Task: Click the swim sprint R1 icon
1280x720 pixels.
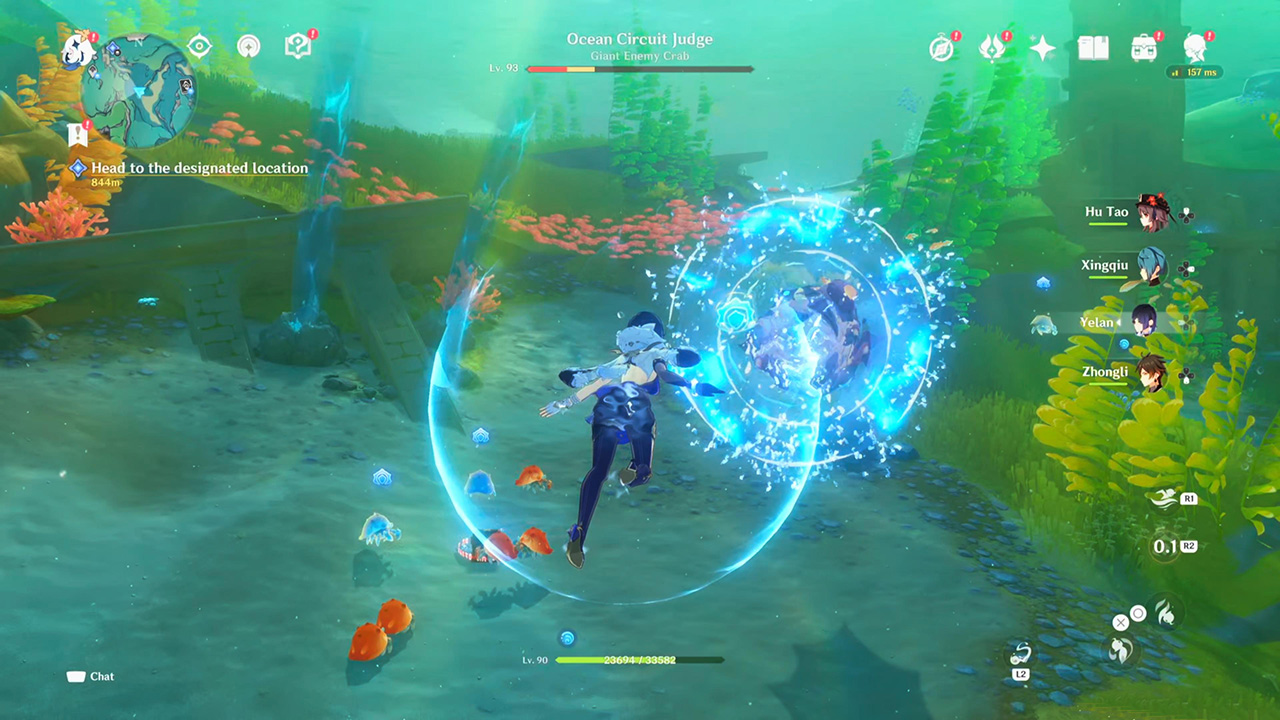Action: [x=1165, y=499]
